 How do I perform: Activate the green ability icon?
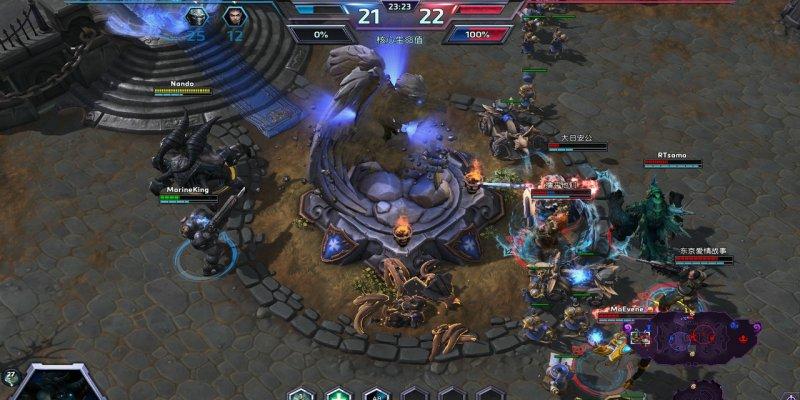click(x=339, y=394)
